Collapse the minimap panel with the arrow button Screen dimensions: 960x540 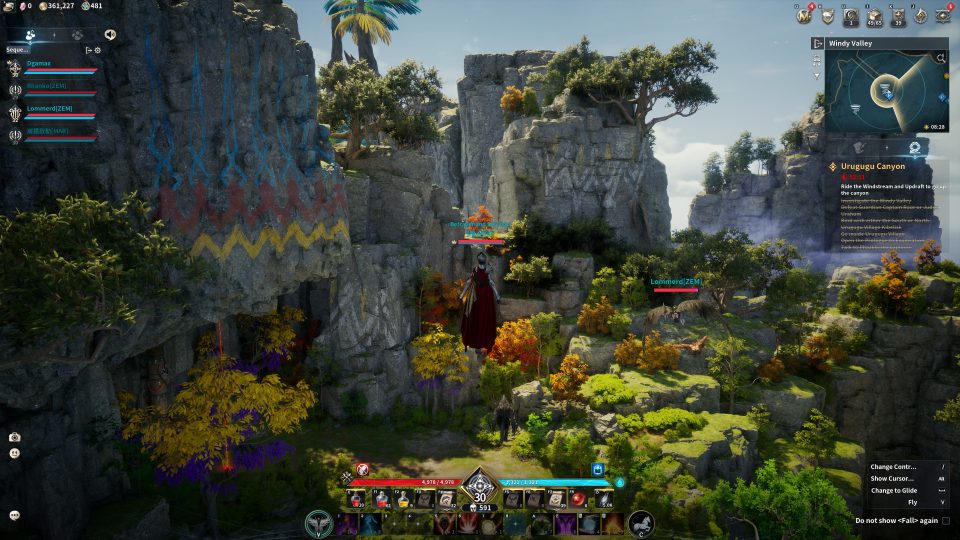pyautogui.click(x=818, y=44)
